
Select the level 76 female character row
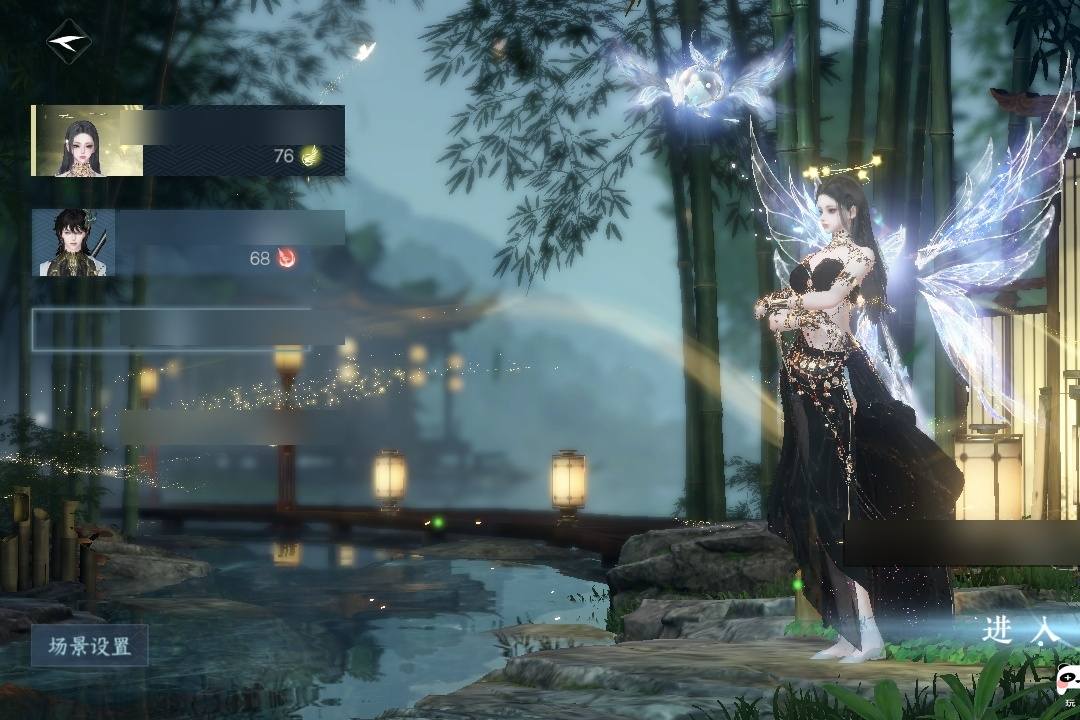tap(188, 141)
